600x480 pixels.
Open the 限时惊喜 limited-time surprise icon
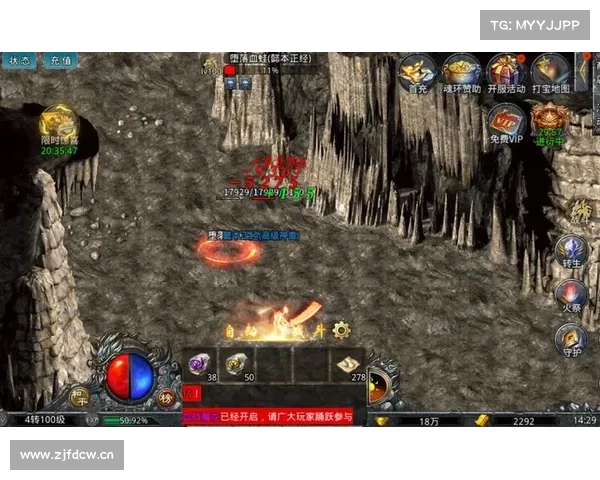point(59,126)
